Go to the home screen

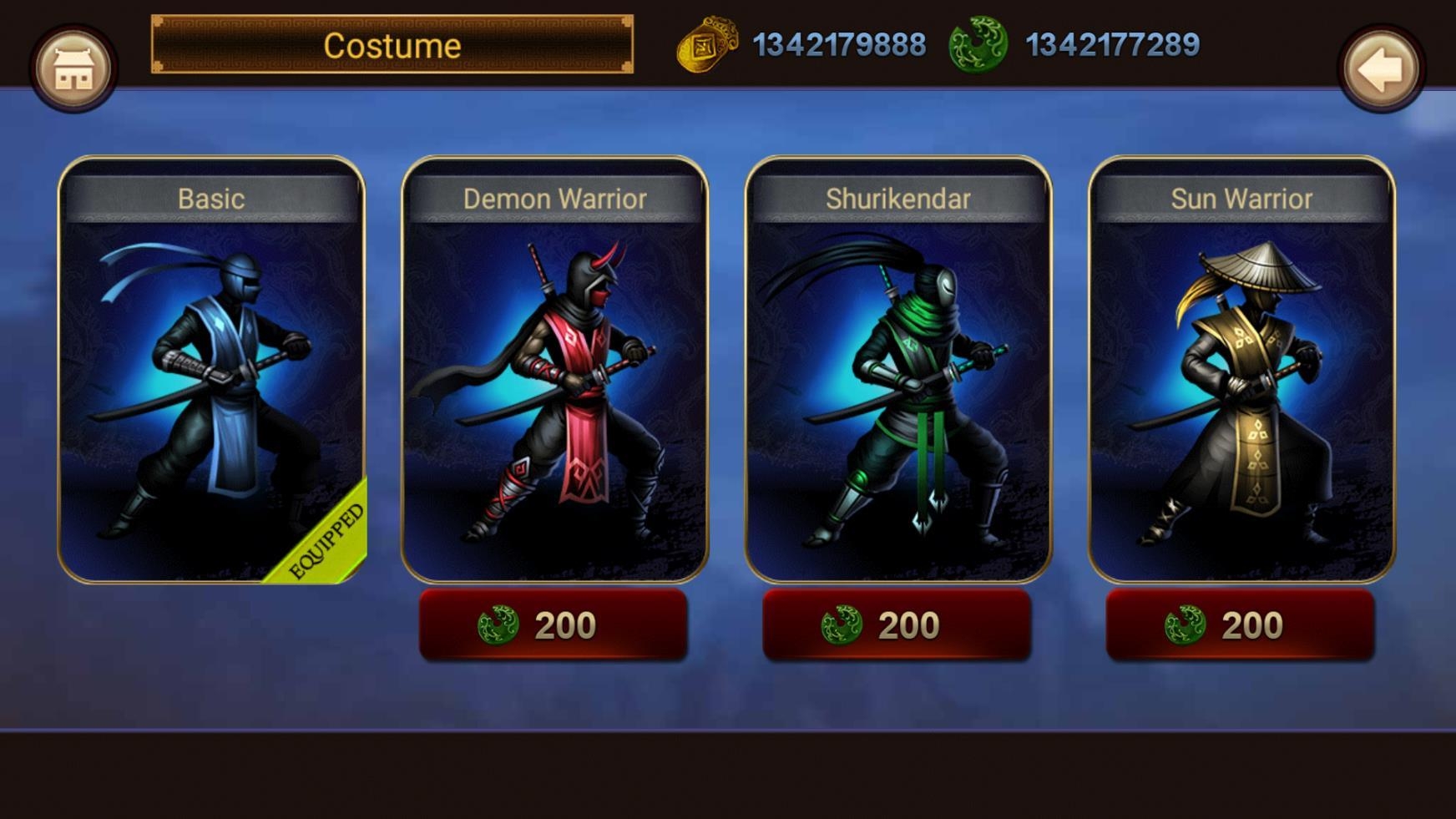(x=73, y=68)
